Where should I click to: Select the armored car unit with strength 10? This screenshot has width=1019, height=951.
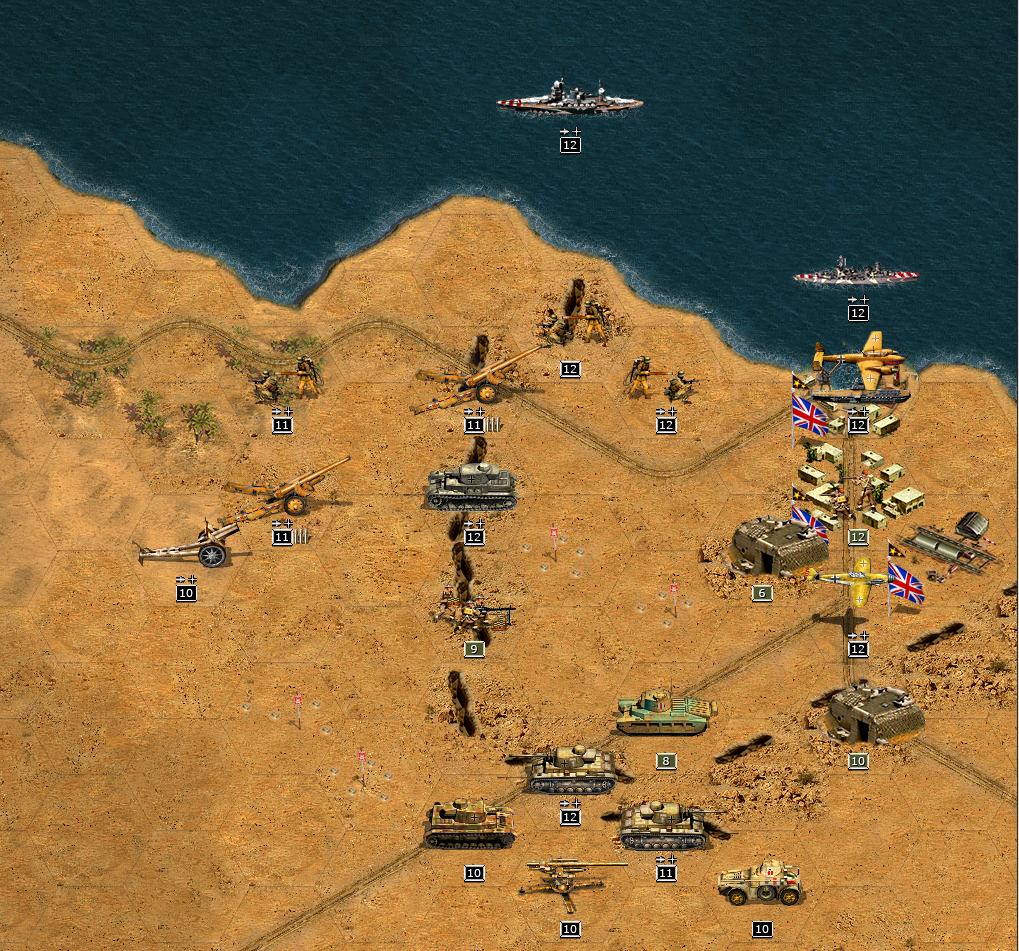point(760,882)
